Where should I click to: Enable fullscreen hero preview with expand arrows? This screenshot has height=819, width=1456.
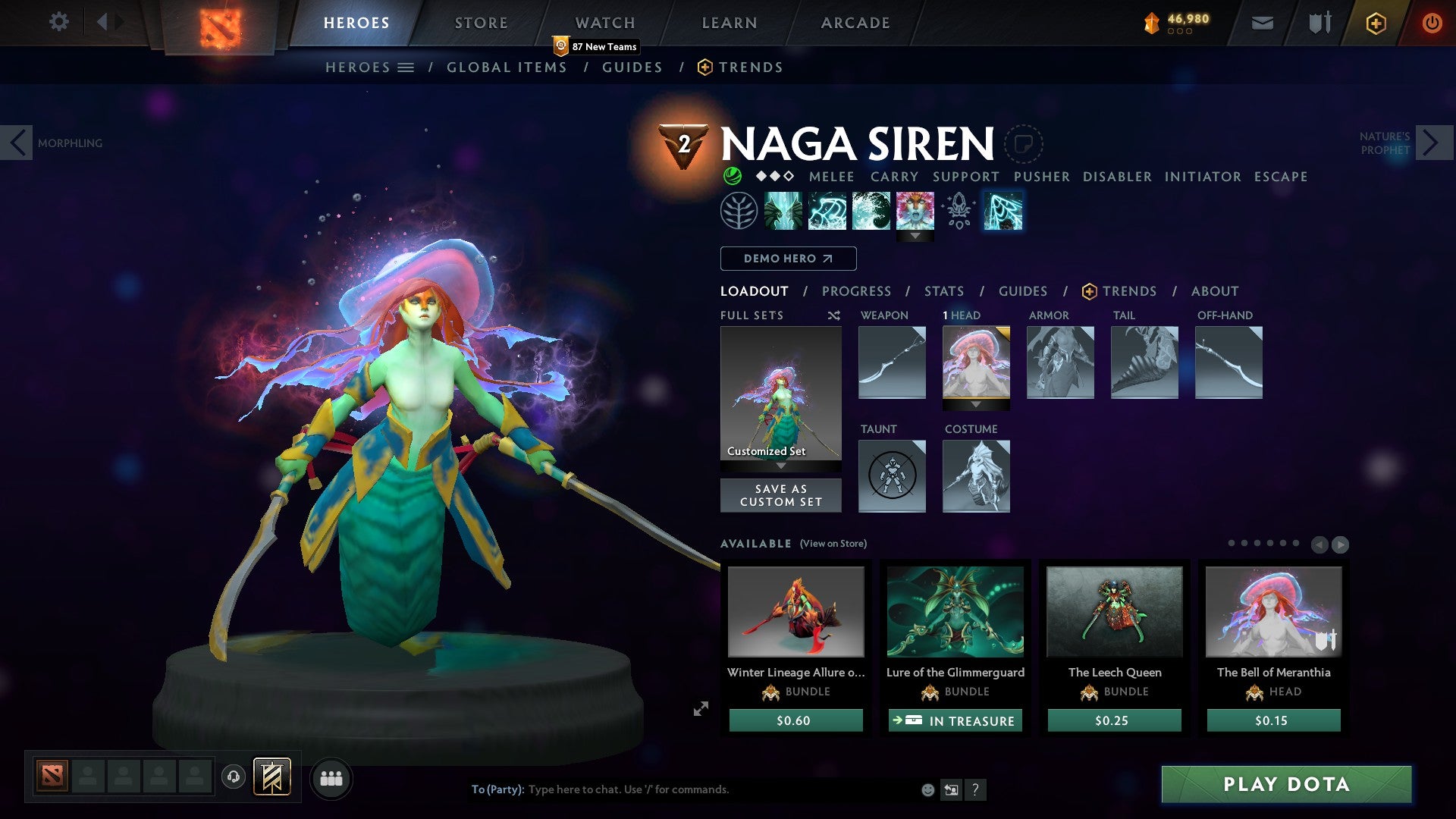[701, 710]
